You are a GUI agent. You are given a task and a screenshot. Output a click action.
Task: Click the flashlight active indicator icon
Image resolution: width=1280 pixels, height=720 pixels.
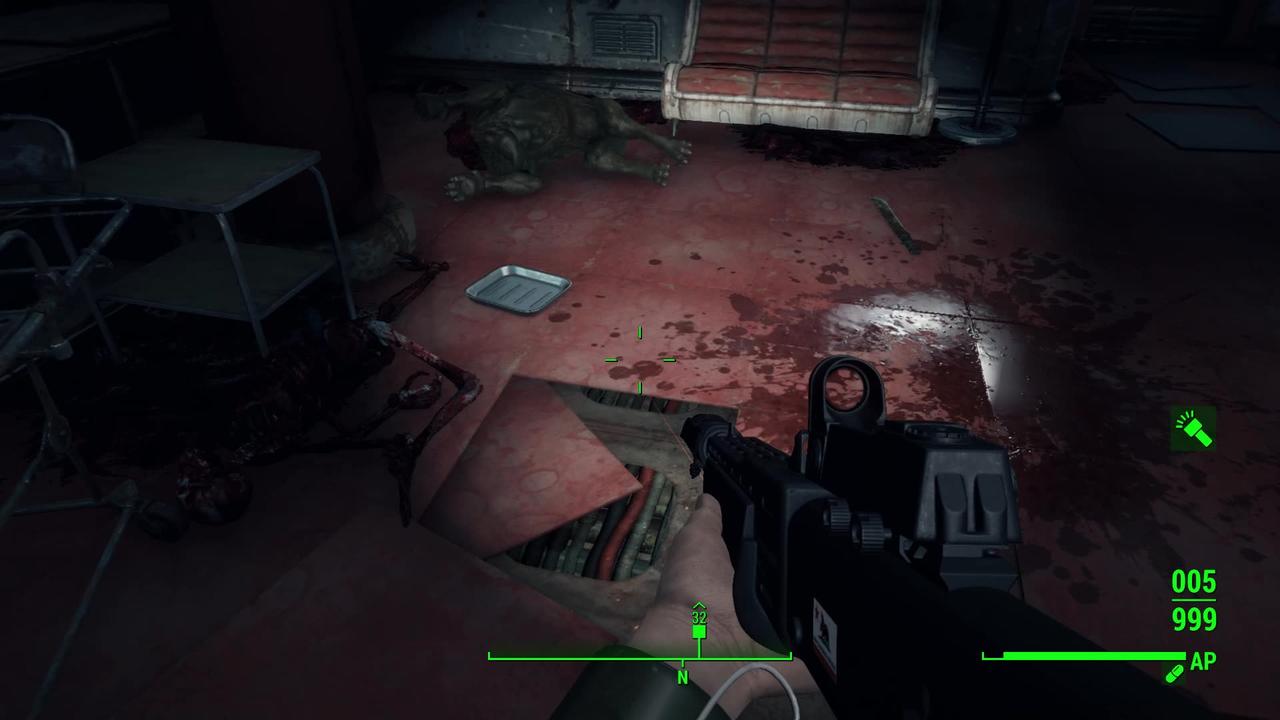1192,430
